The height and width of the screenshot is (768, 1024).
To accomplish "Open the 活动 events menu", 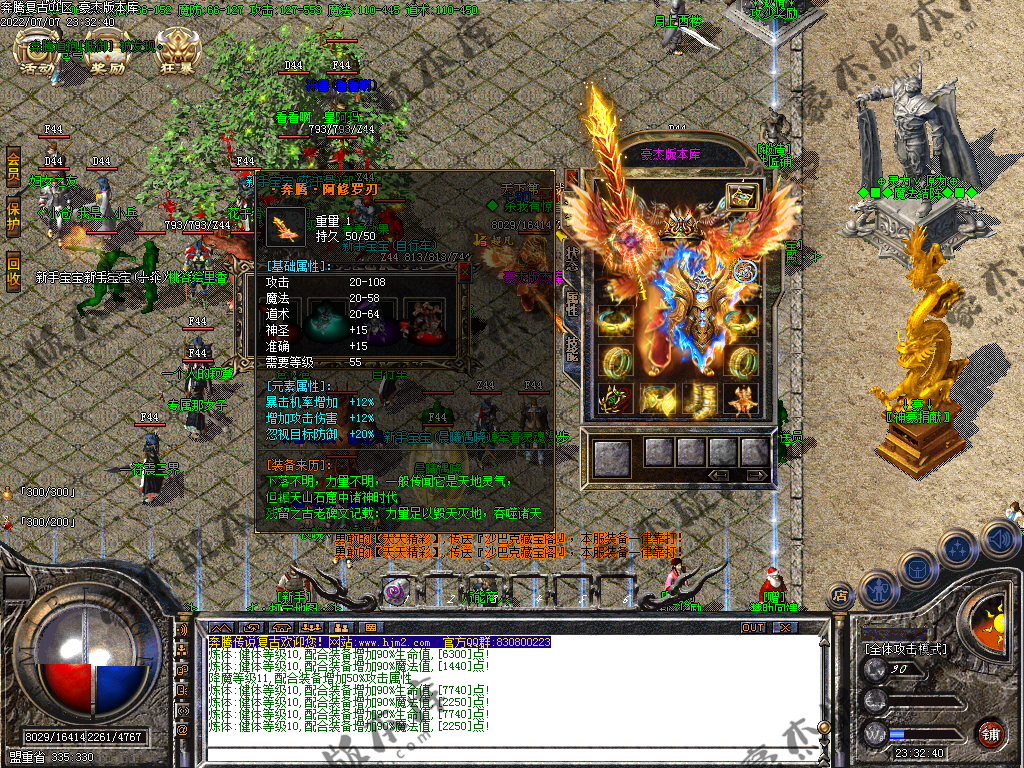I will 38,54.
